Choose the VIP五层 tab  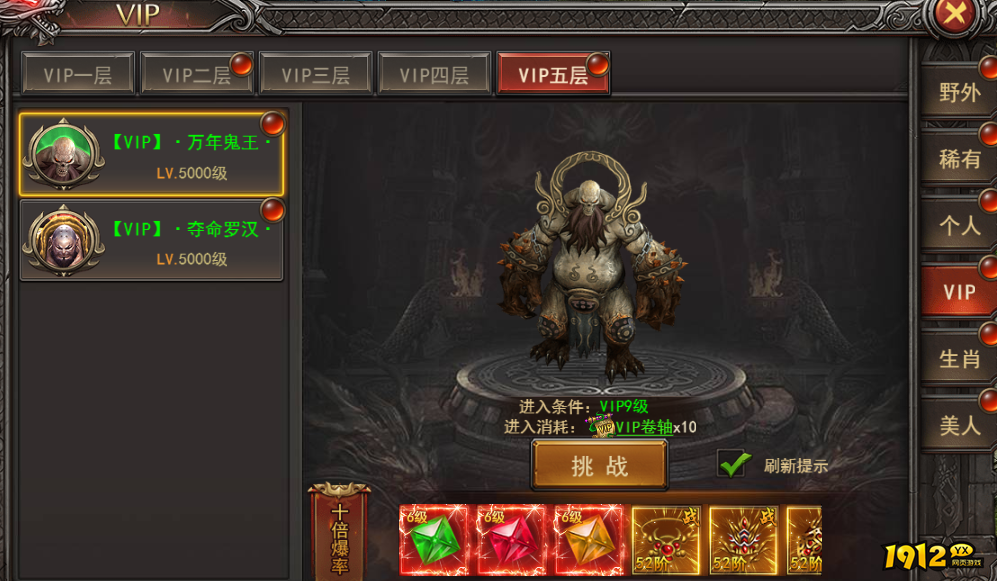pos(553,75)
